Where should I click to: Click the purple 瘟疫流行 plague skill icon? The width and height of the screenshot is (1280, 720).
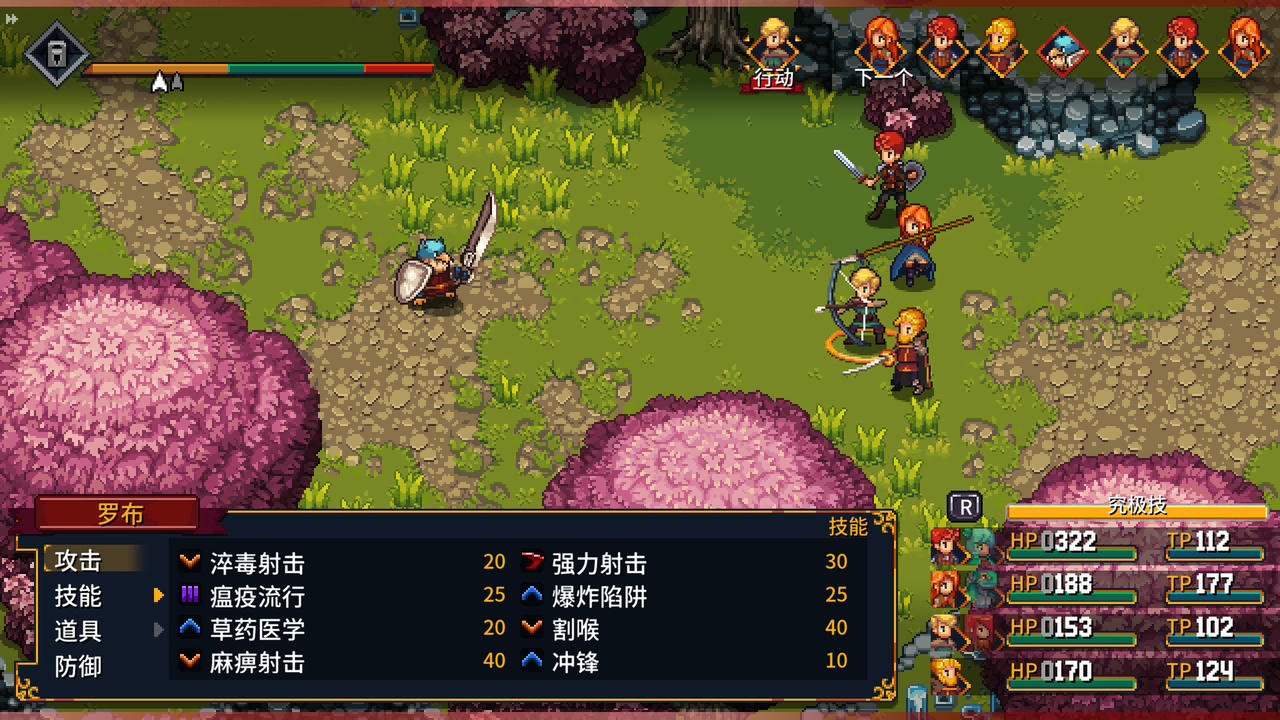(190, 596)
